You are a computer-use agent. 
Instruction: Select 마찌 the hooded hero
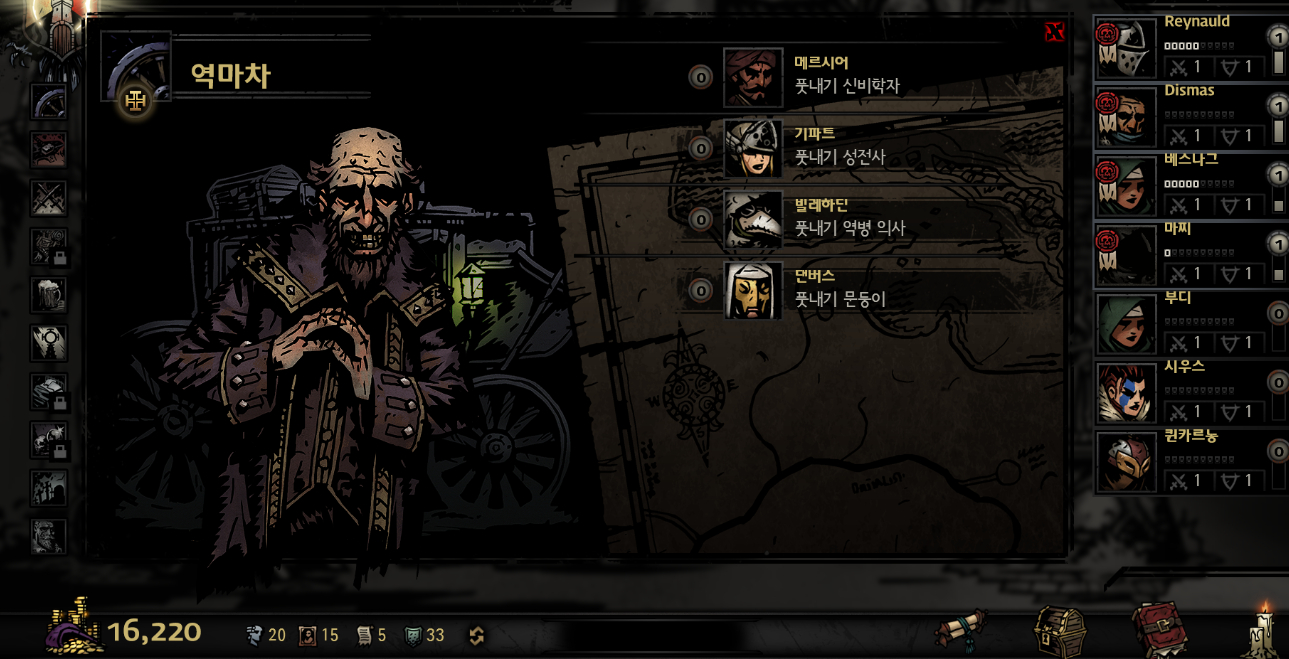pos(1127,256)
